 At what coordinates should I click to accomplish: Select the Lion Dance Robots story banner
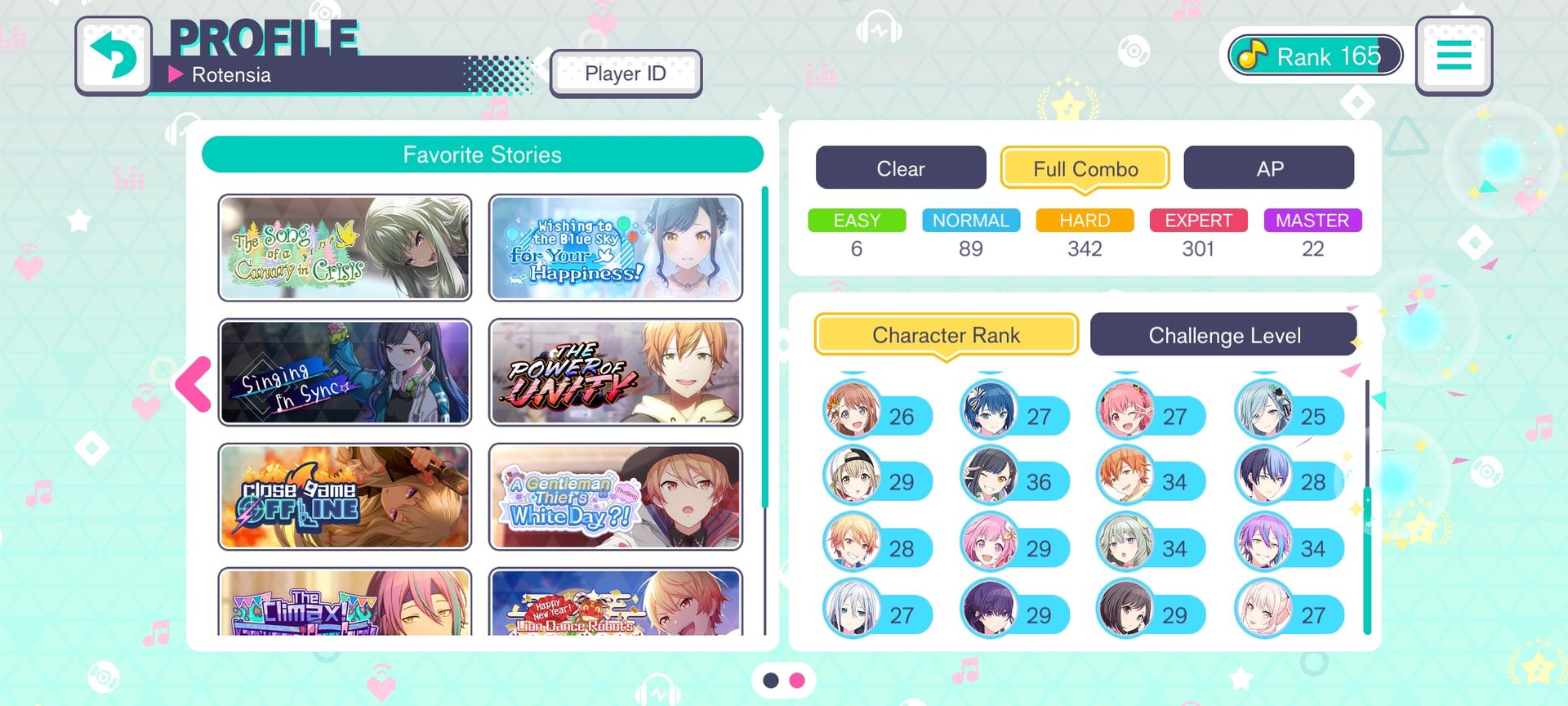pyautogui.click(x=616, y=603)
